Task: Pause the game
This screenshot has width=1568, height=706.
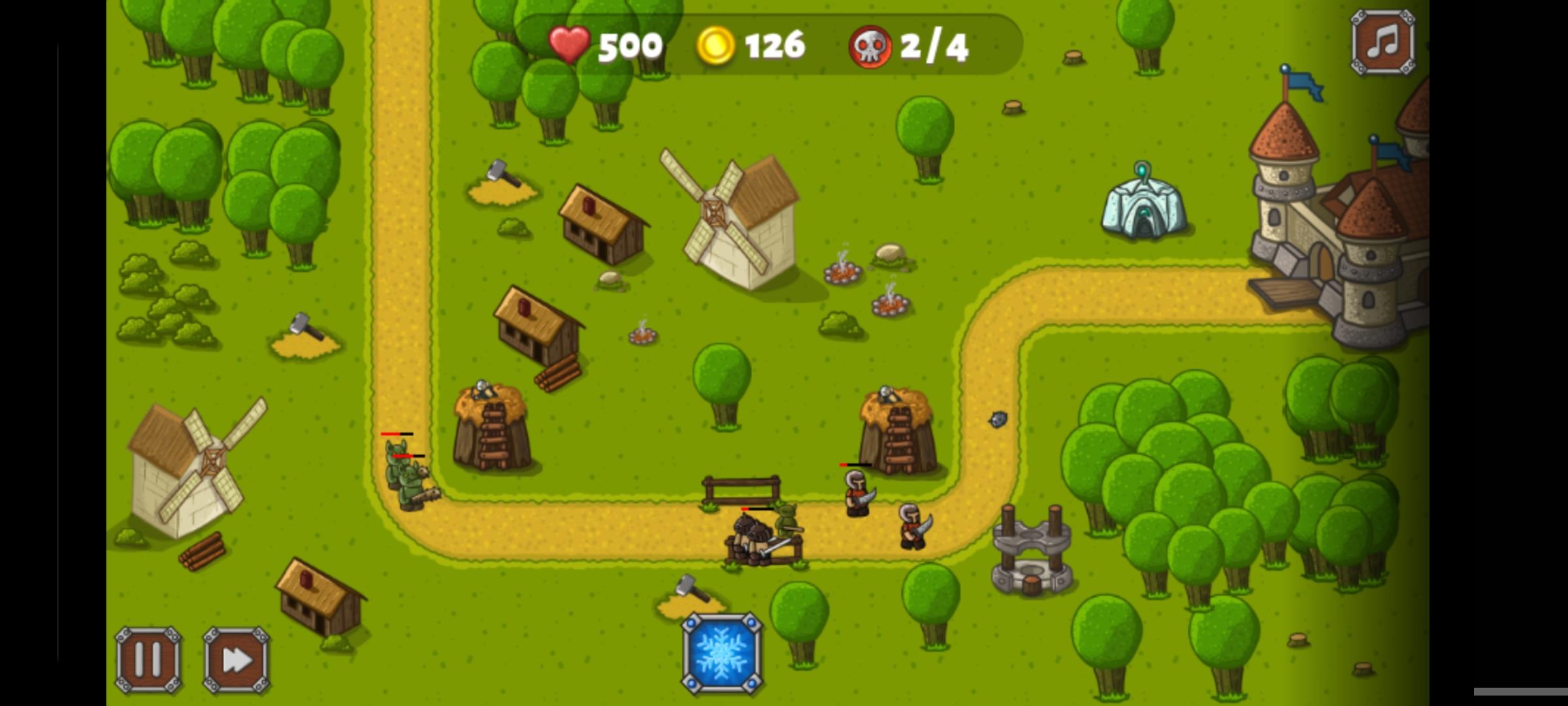Action: click(x=147, y=660)
